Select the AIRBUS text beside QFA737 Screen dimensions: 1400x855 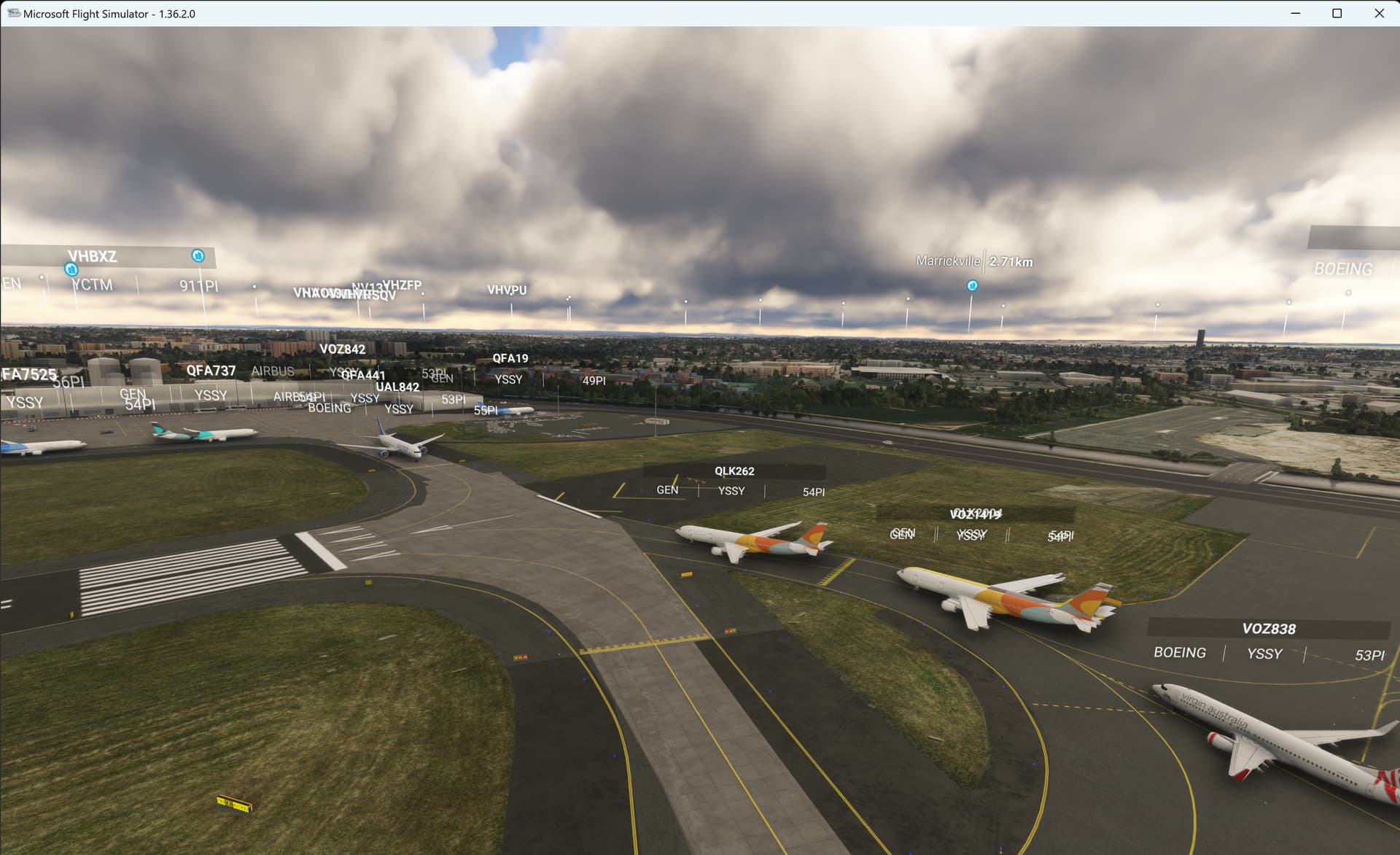pyautogui.click(x=273, y=371)
